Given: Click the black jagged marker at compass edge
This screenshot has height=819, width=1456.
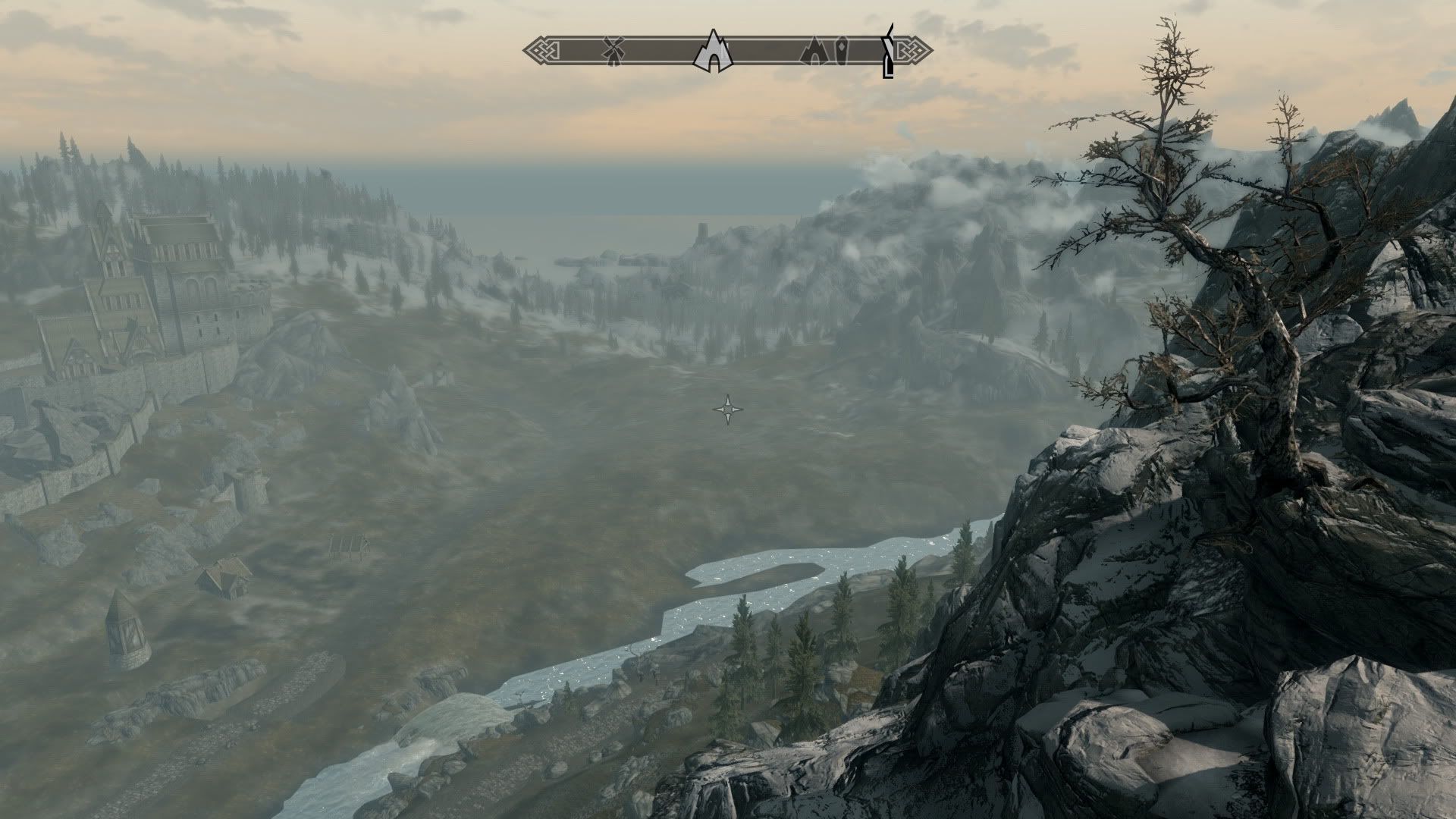Looking at the screenshot, I should (888, 52).
